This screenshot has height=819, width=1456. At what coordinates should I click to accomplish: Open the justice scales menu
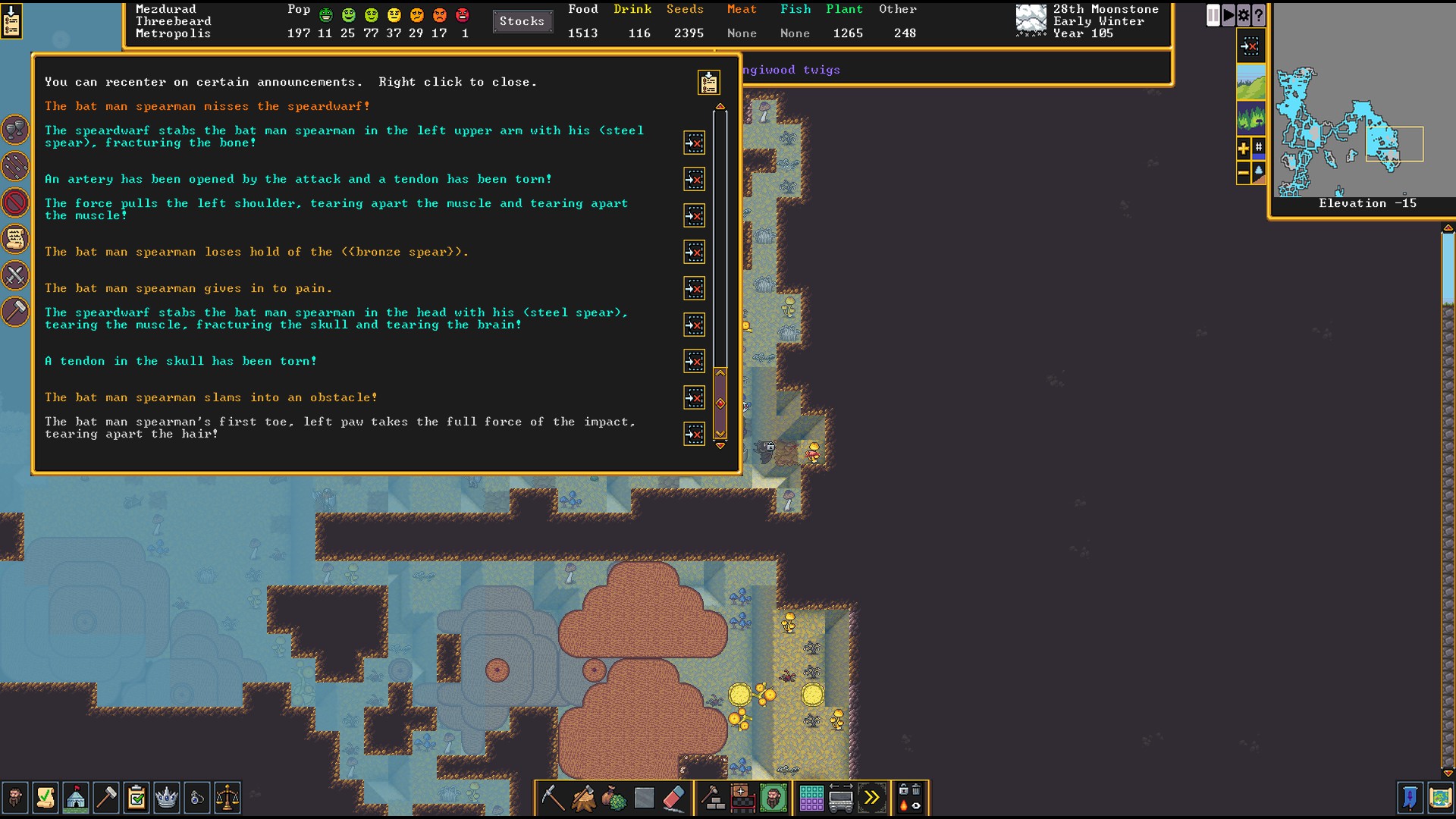[227, 798]
